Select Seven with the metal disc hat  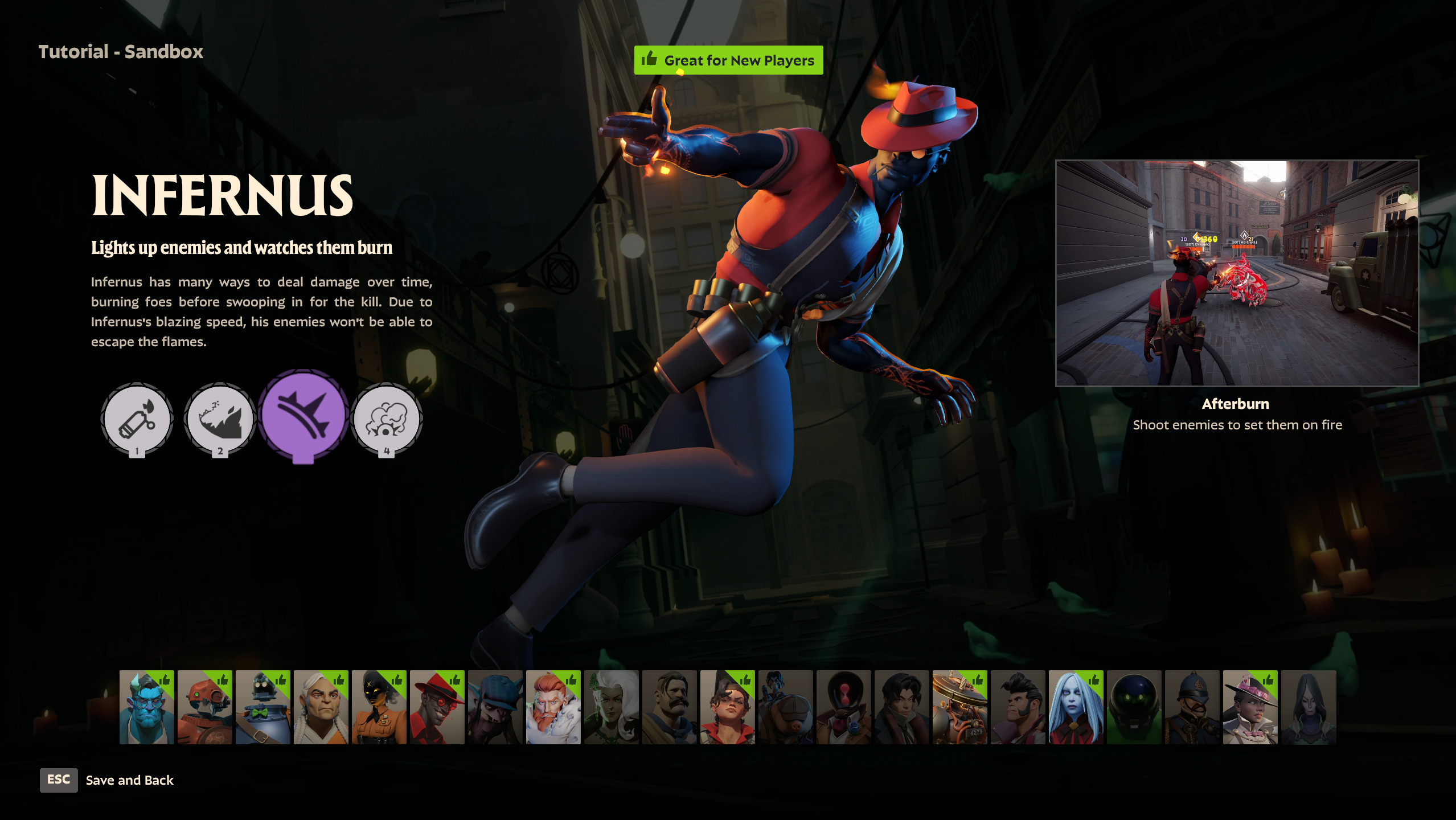[x=960, y=707]
